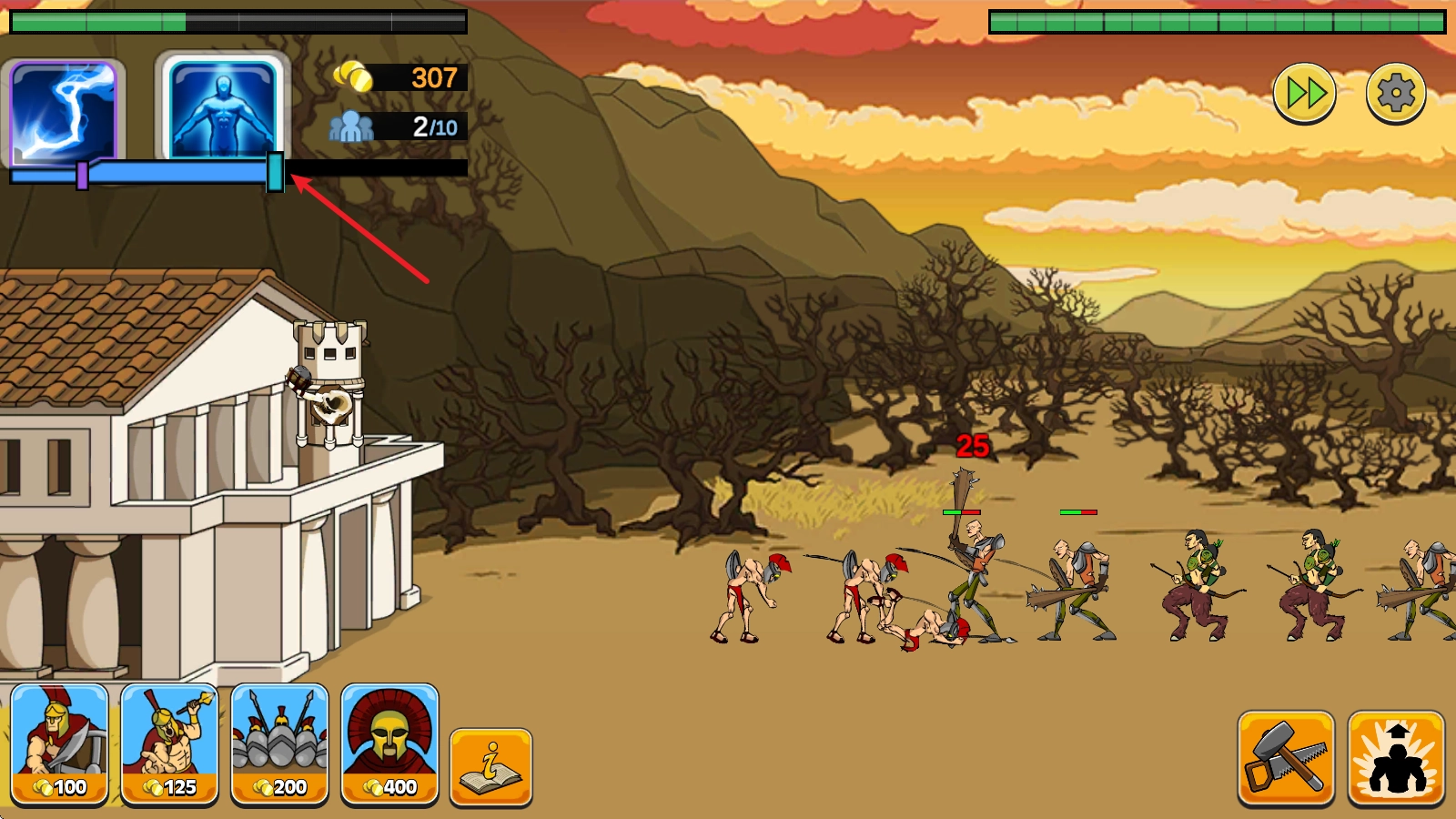Recruit the 125-gold hammer warrior
The image size is (1456, 819).
[170, 743]
